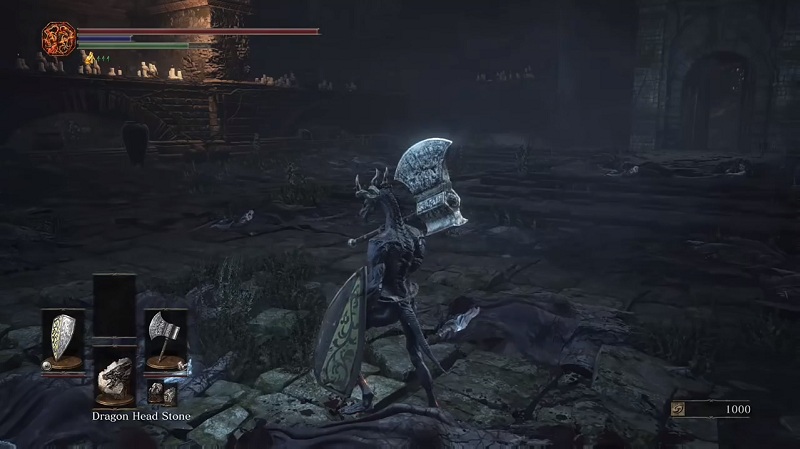800x449 pixels.
Task: Select the greataxe right-hand weapon slot
Action: pyautogui.click(x=163, y=336)
